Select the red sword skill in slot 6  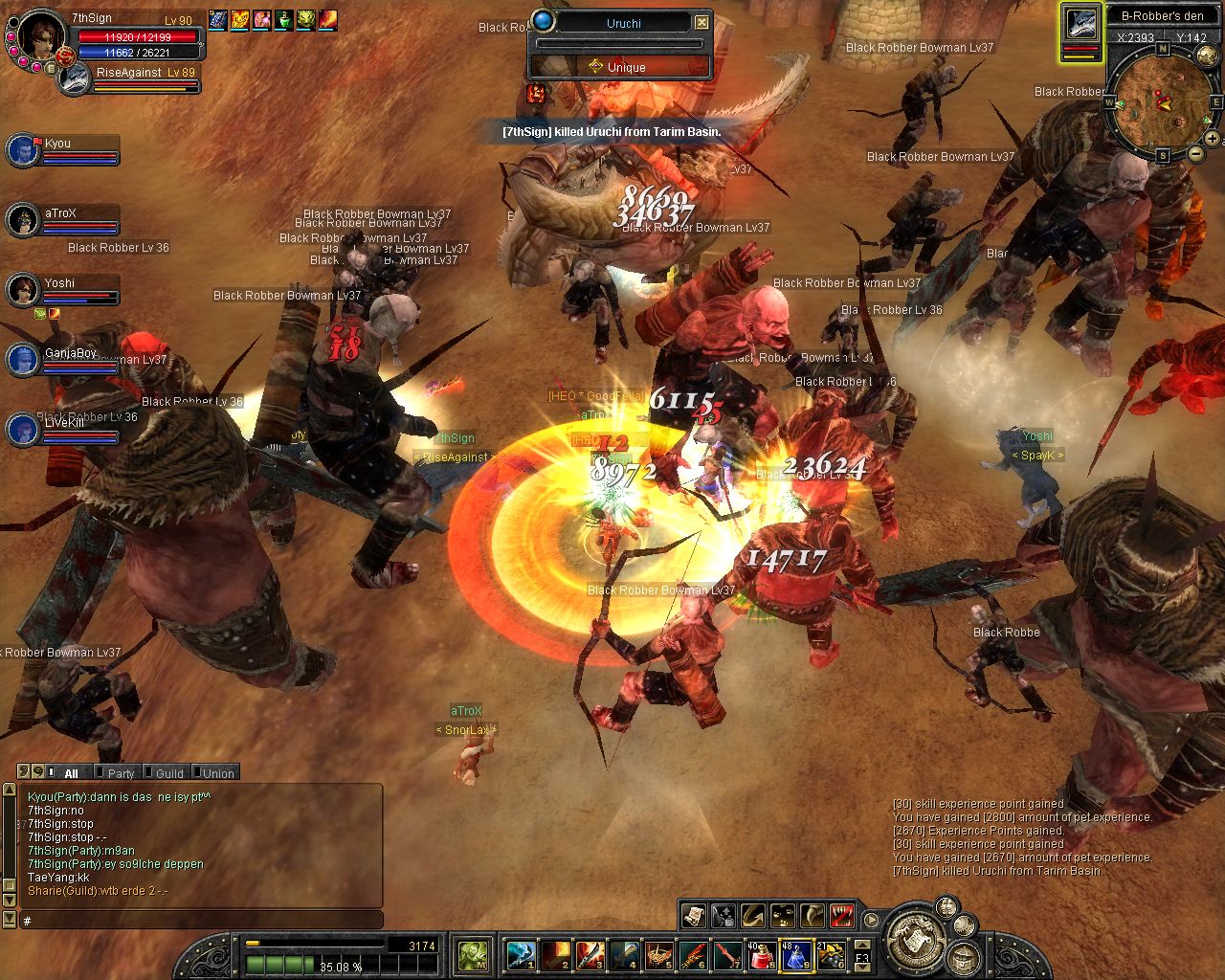[692, 955]
